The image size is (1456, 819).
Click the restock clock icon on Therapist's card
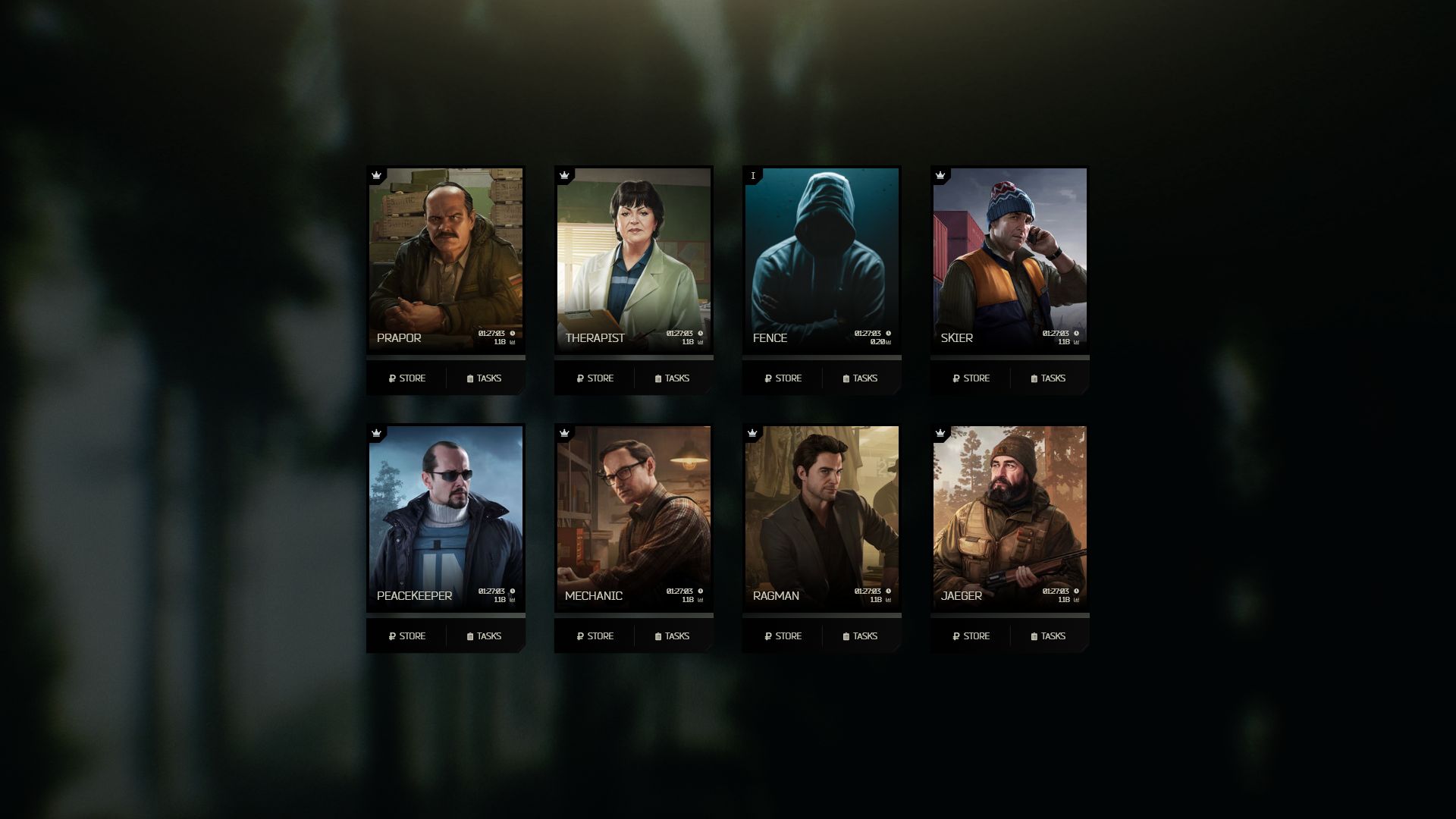point(699,332)
